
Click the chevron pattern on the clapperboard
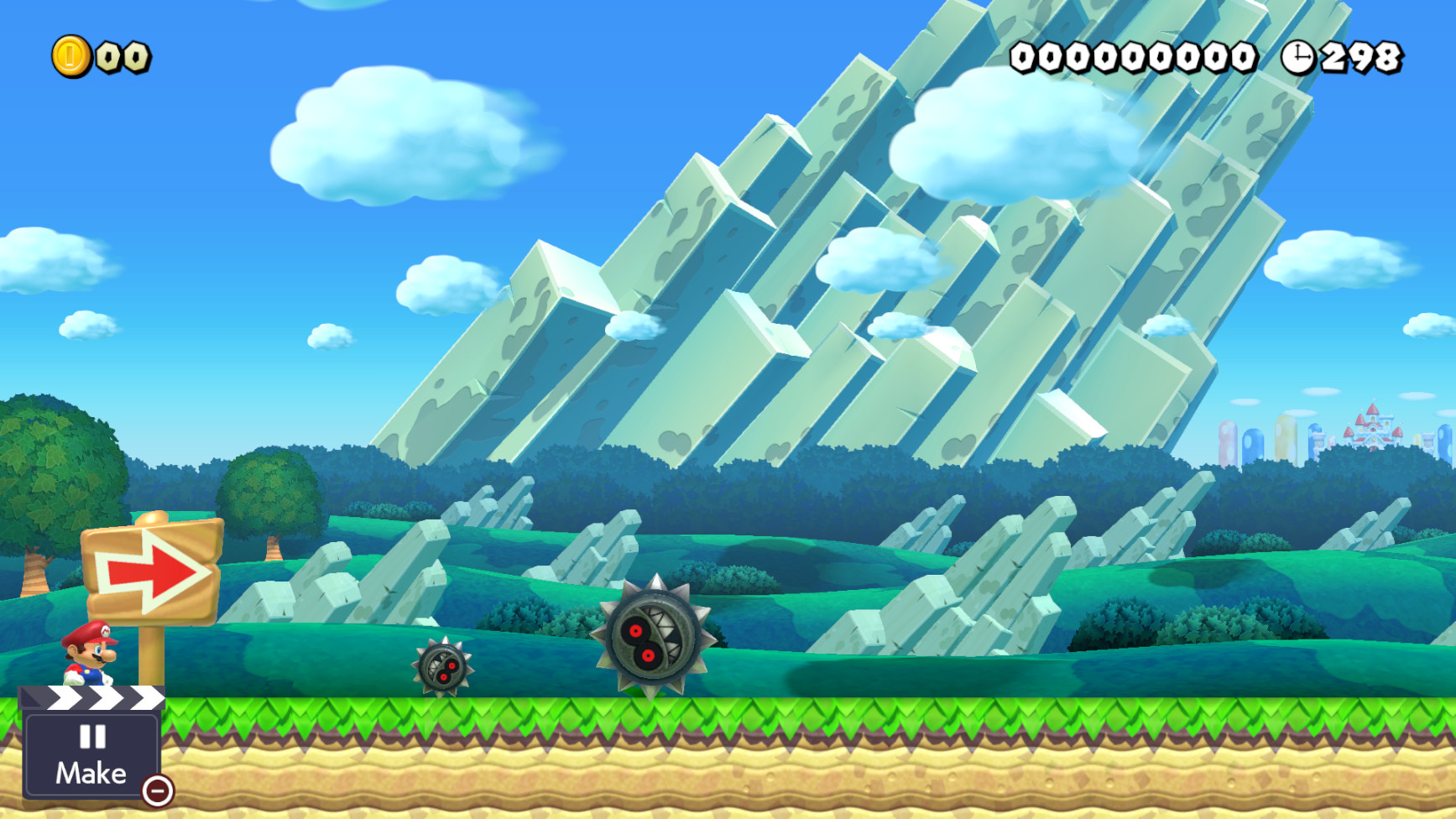[x=99, y=698]
